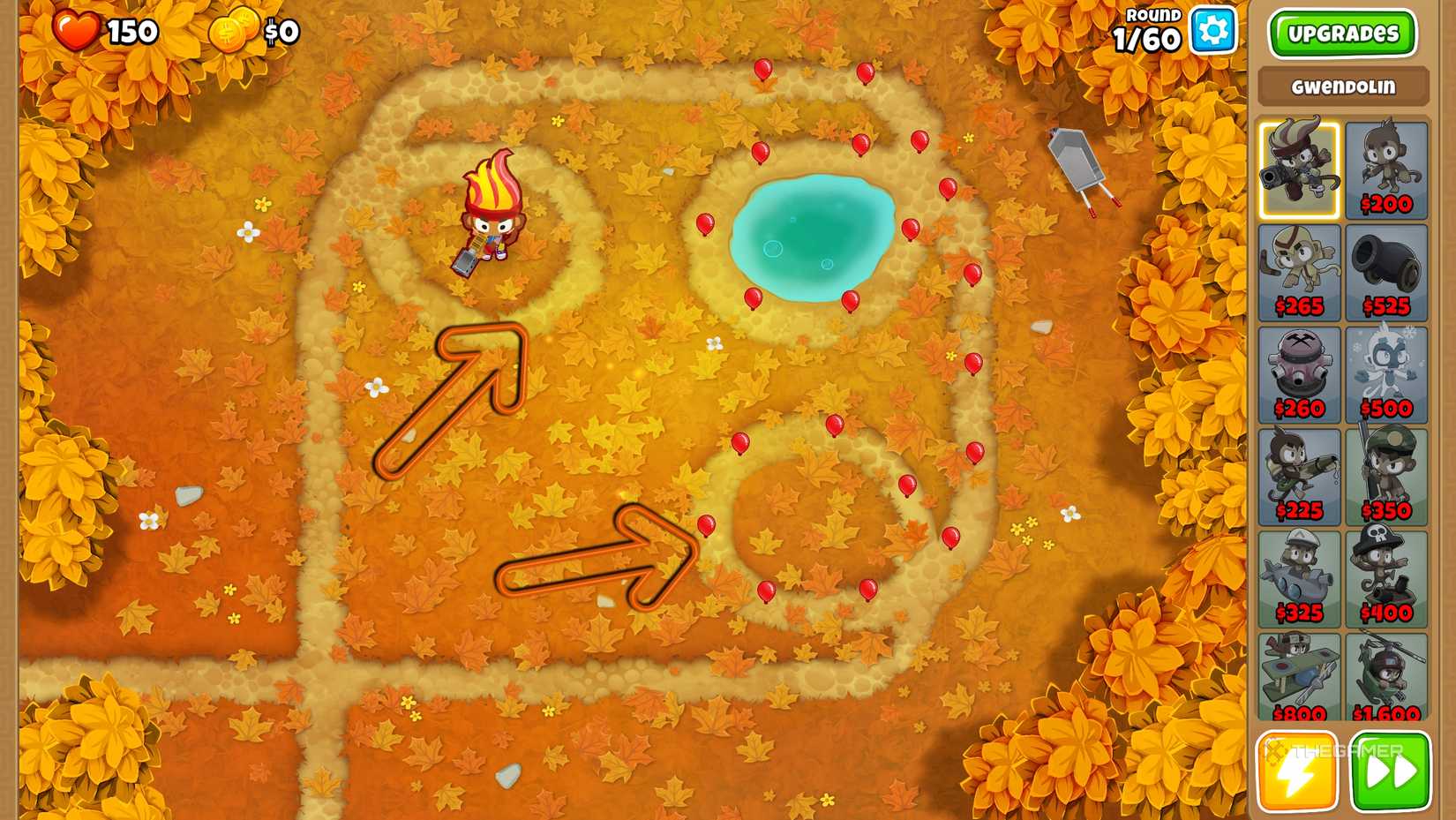Open the Powers panel with the lightning button
This screenshot has width=1456, height=820.
coord(1297,771)
